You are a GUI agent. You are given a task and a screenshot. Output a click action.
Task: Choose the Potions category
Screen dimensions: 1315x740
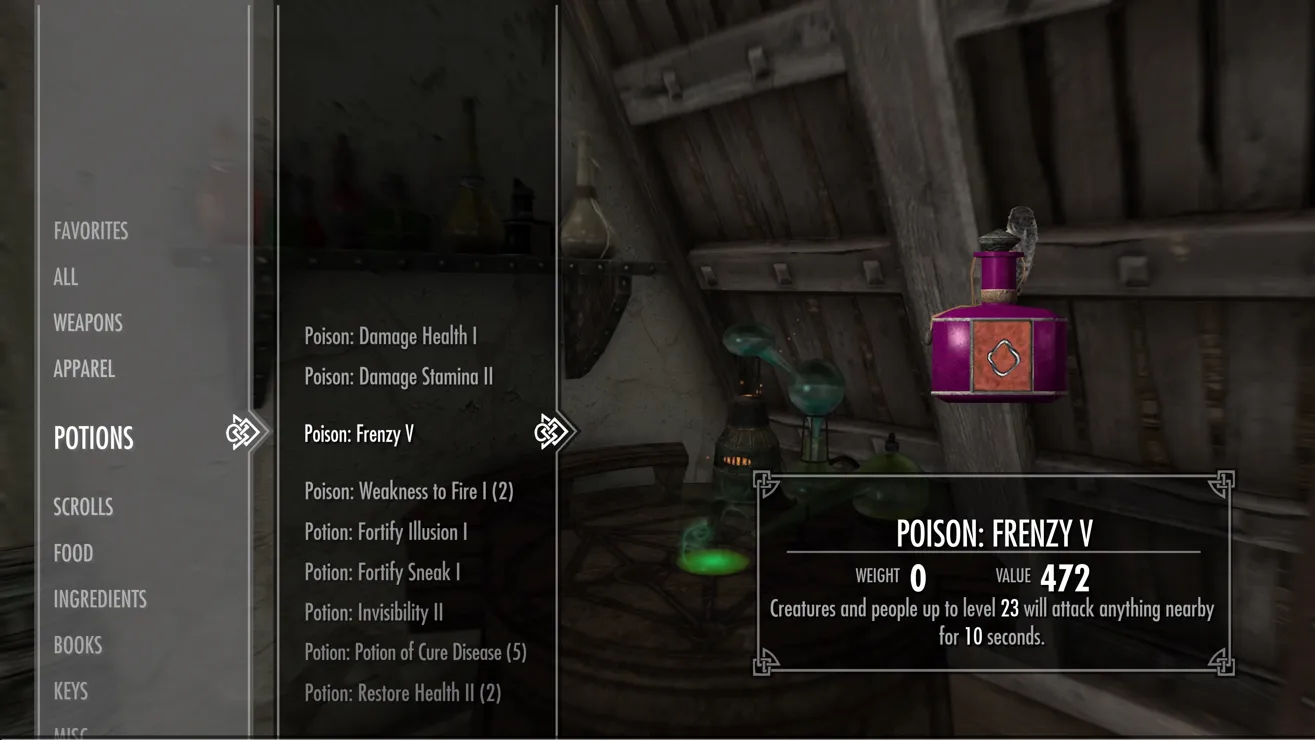[94, 438]
